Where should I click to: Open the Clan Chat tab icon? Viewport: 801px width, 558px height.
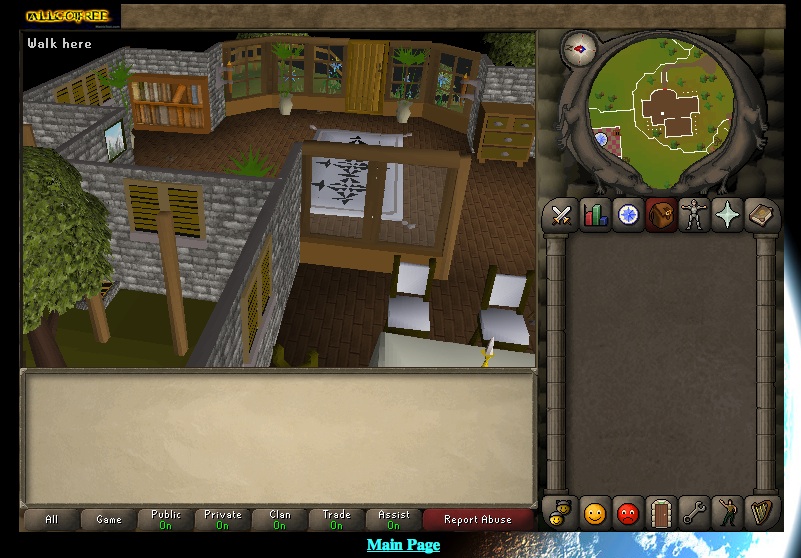coord(561,513)
